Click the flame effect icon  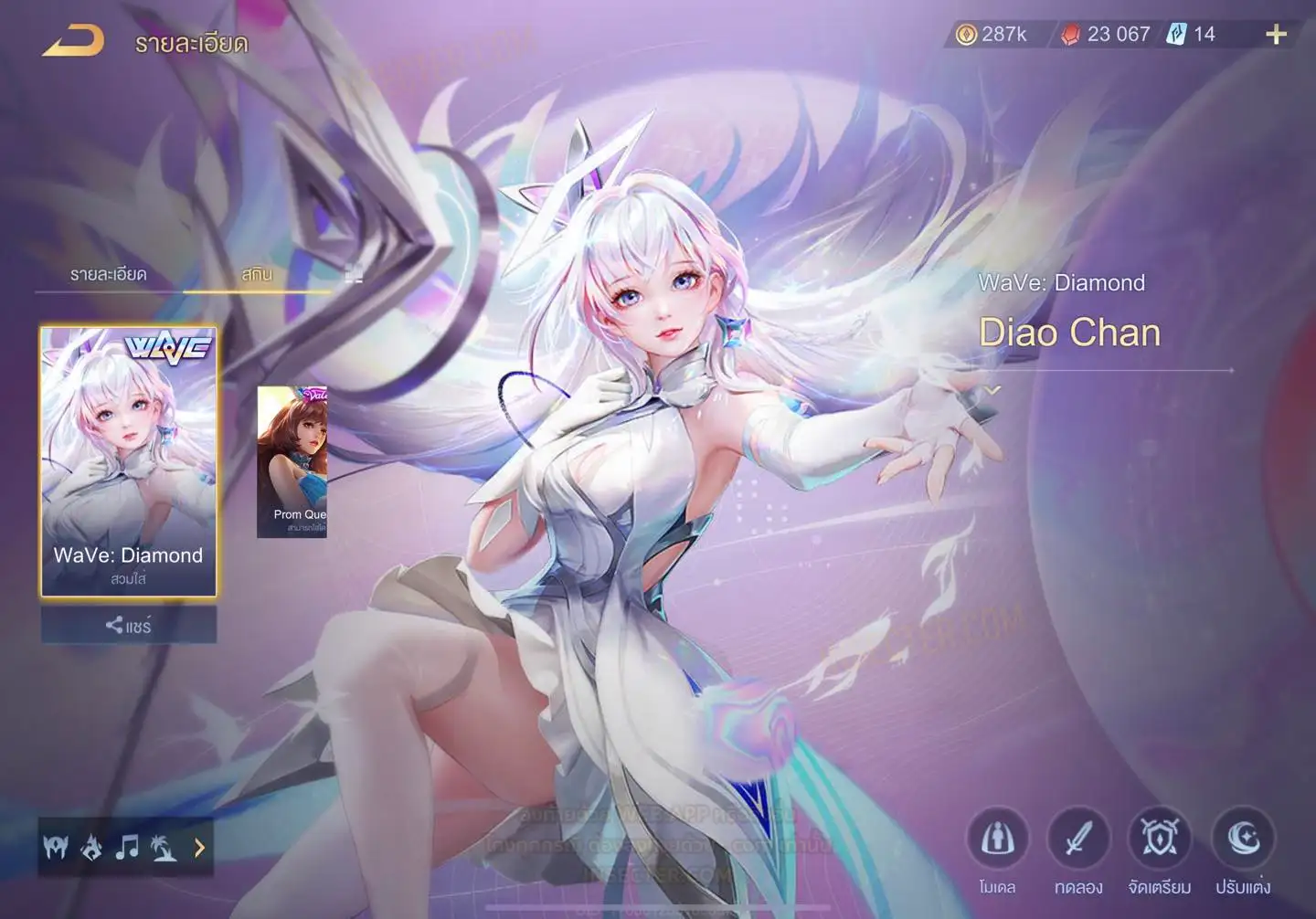point(91,849)
